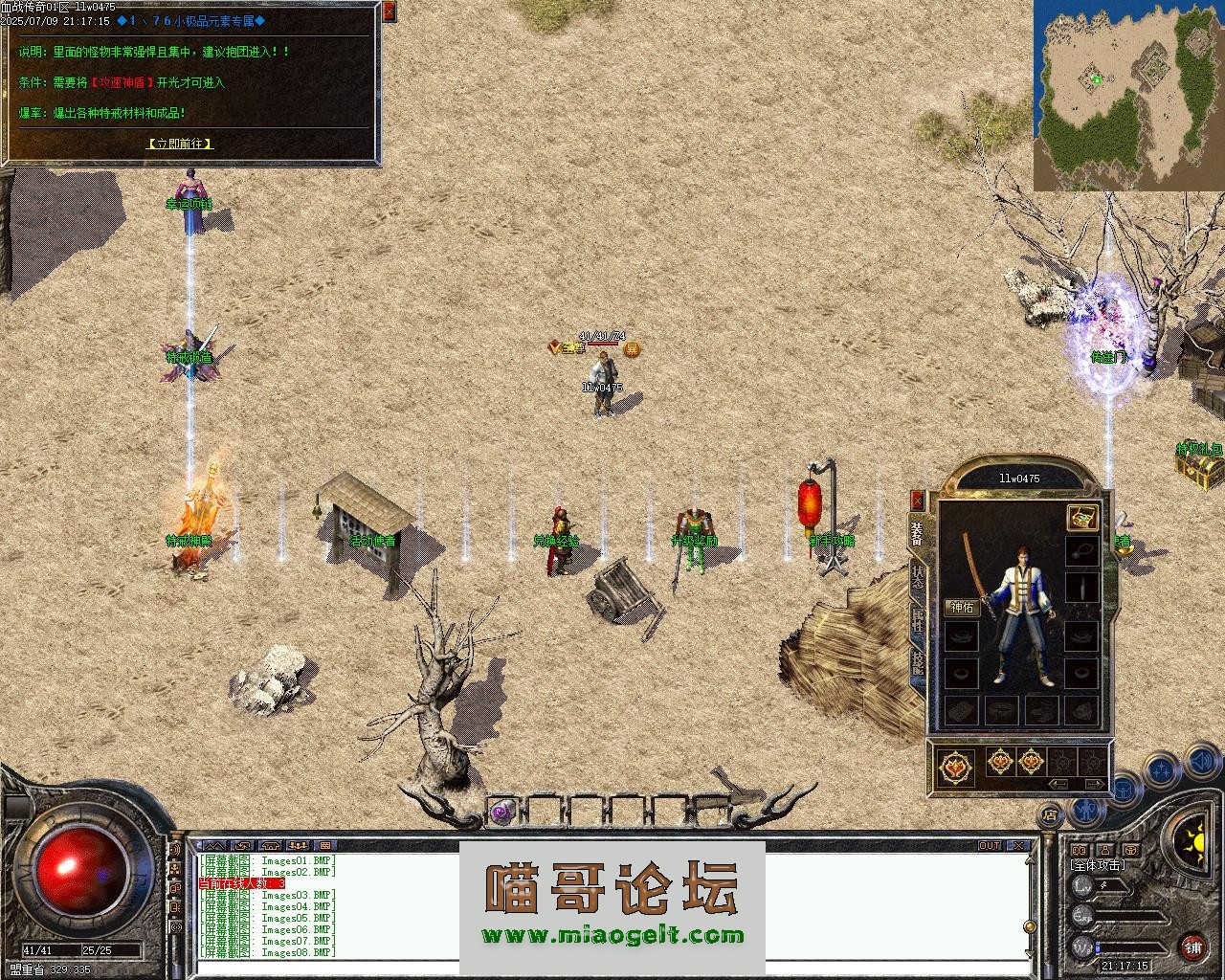Open the treasure chest icon in equipment panel

pos(1081,518)
